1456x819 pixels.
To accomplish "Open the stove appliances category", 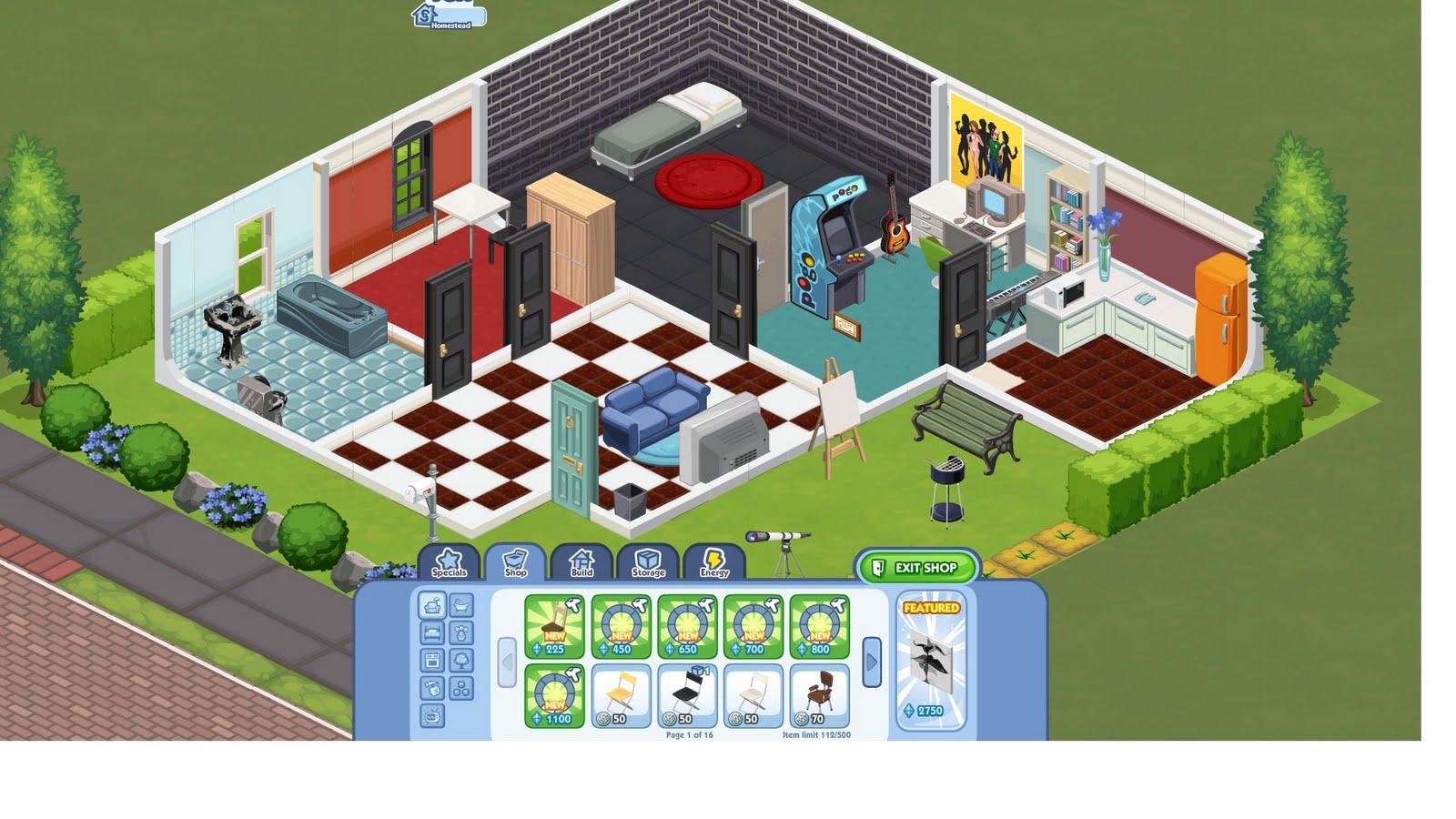I will (431, 659).
